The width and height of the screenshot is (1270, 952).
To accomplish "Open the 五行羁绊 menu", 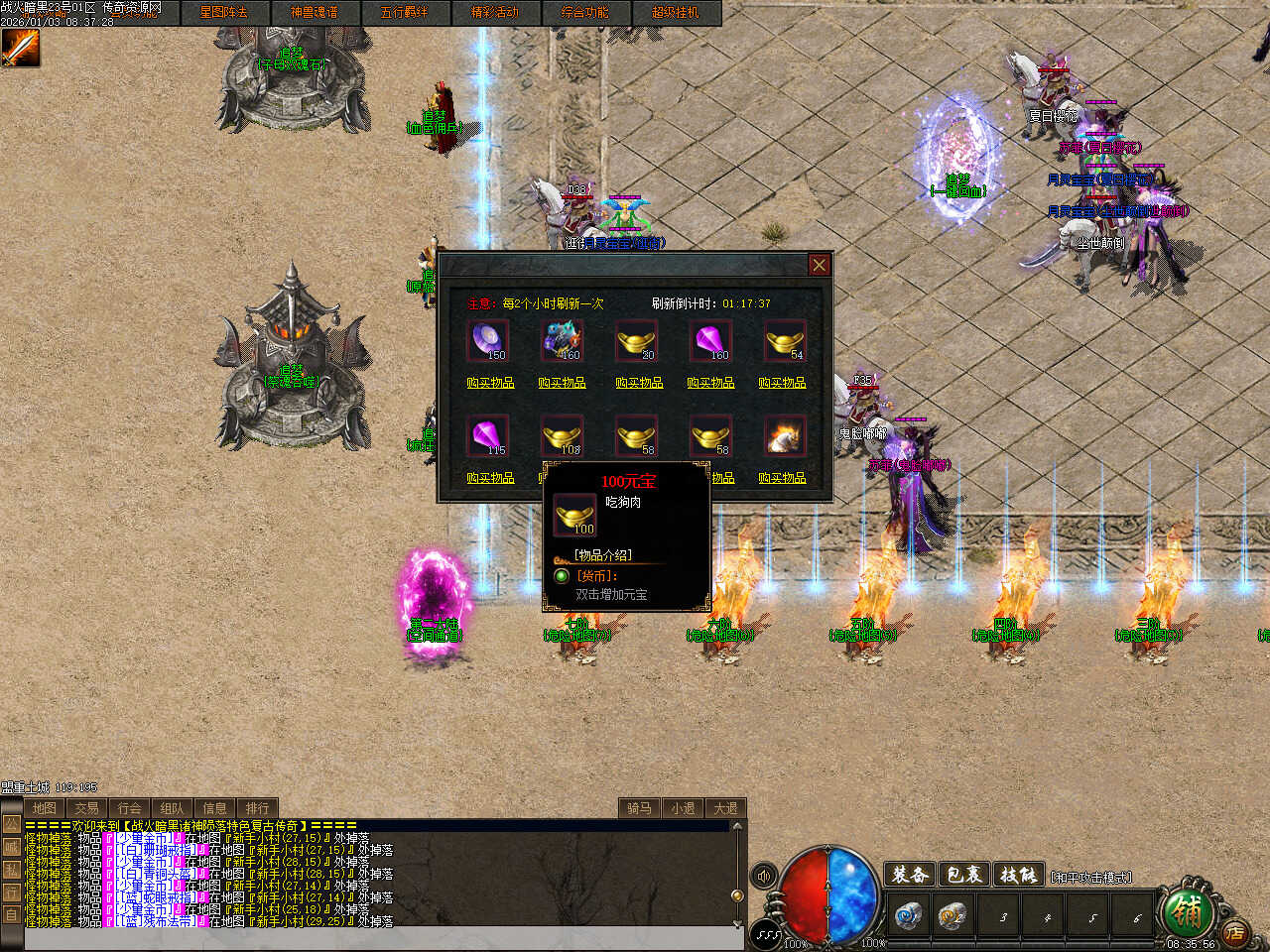I will coord(404,12).
